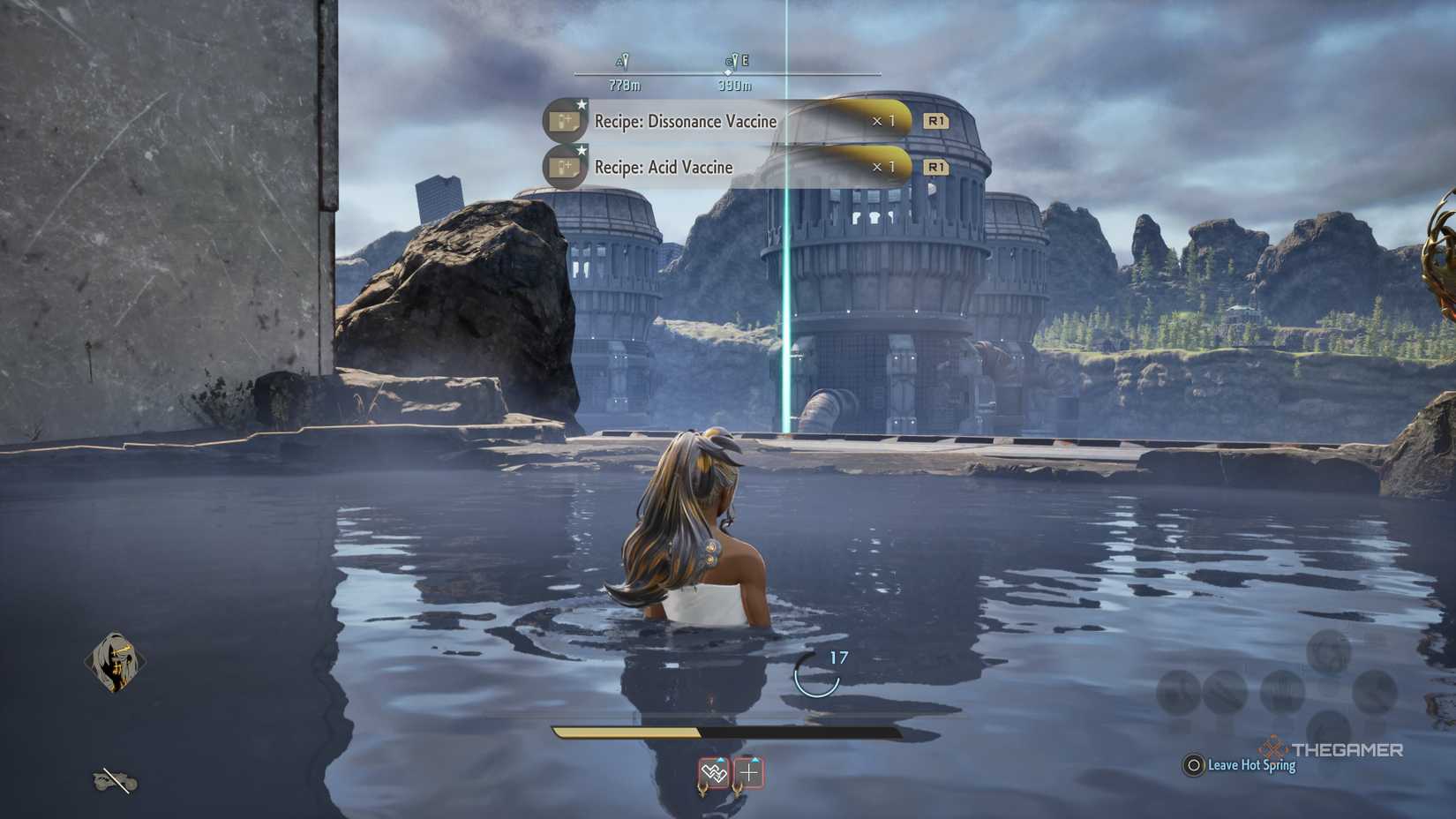This screenshot has width=1456, height=819.
Task: Click the R1 prompt beside Dissonance Vaccine
Action: (x=936, y=122)
